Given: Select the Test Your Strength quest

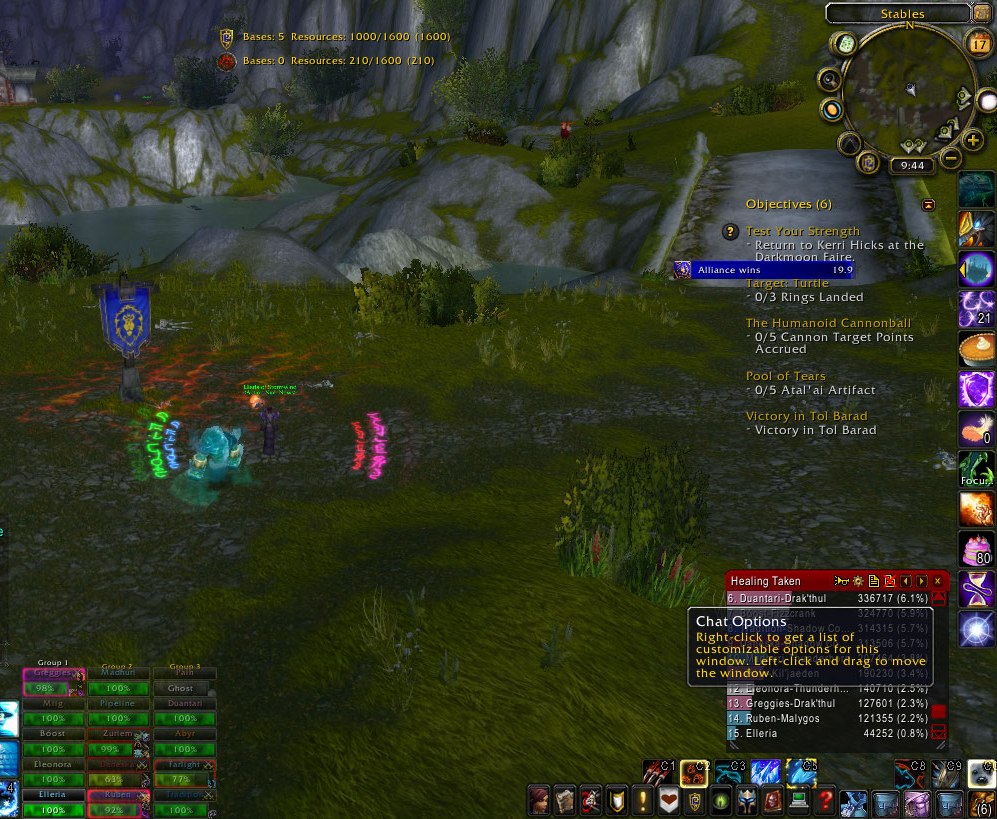Looking at the screenshot, I should (802, 231).
